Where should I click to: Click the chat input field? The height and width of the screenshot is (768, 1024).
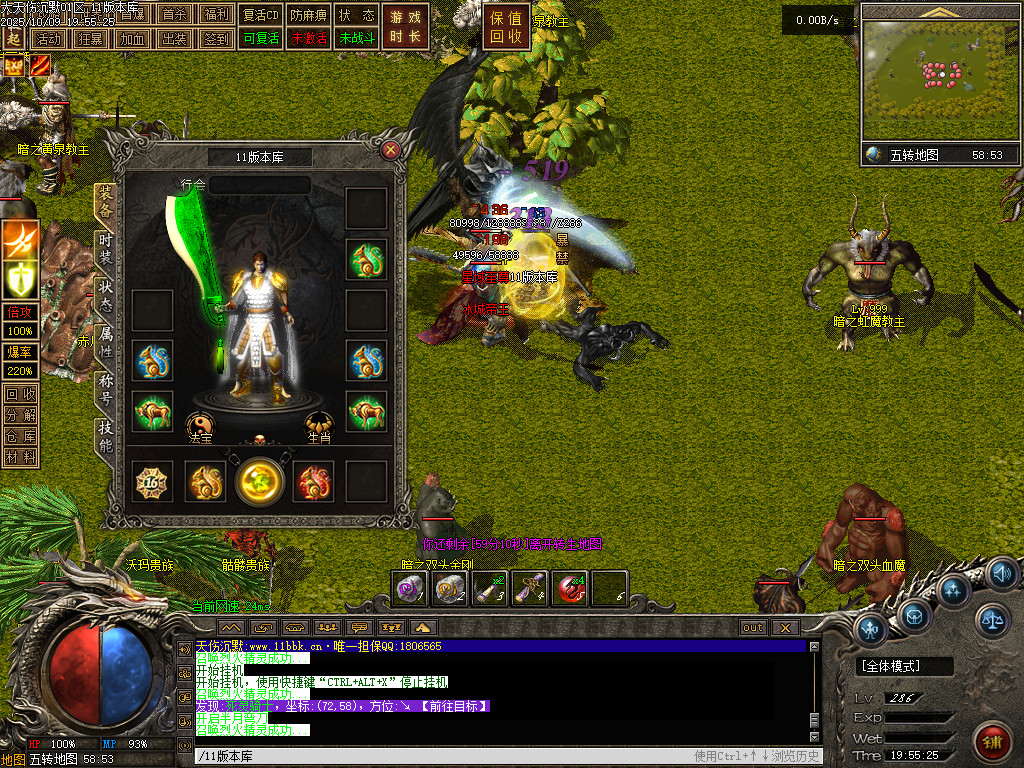point(440,756)
